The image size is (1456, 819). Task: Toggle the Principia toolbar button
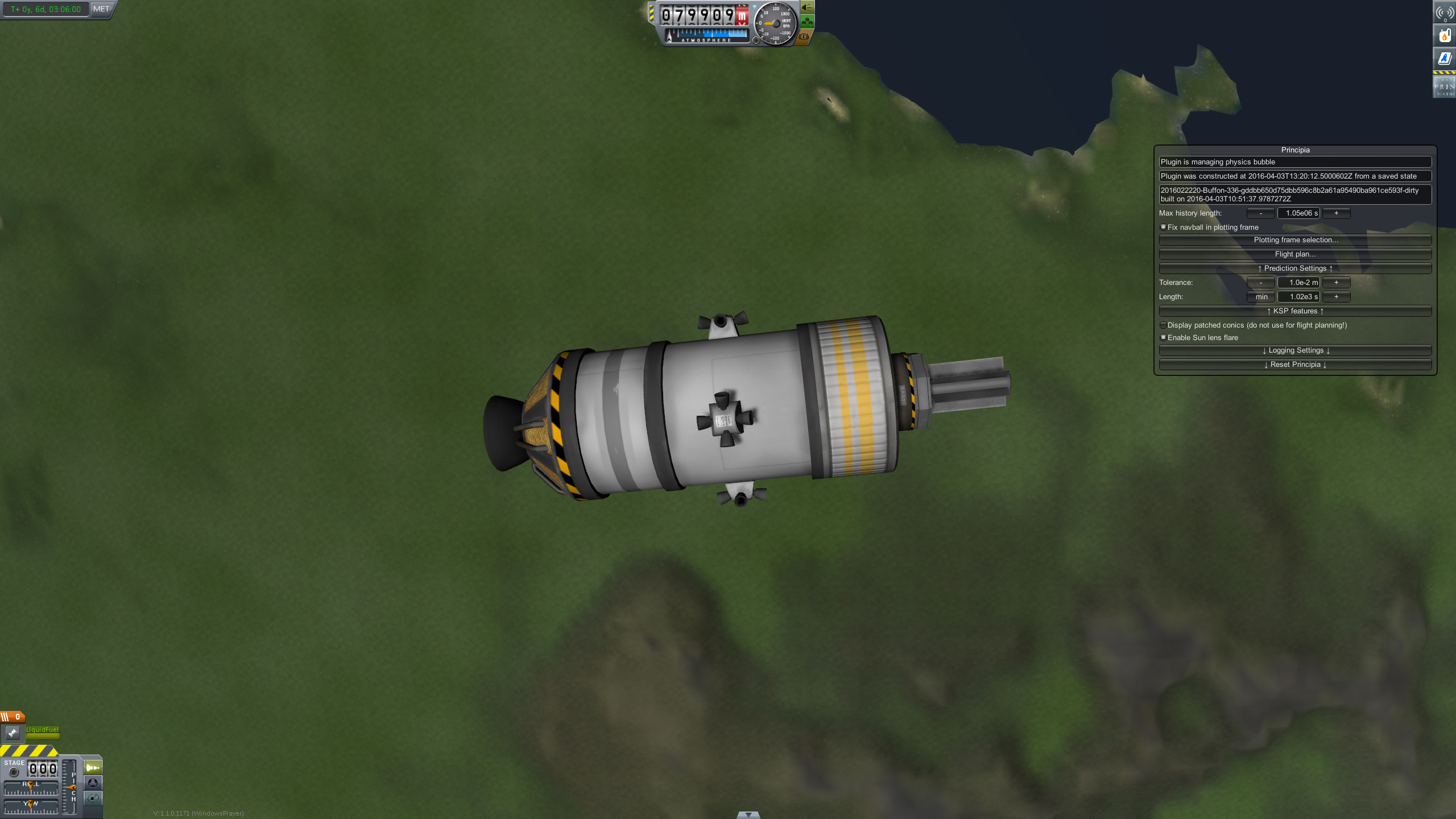(x=1444, y=87)
